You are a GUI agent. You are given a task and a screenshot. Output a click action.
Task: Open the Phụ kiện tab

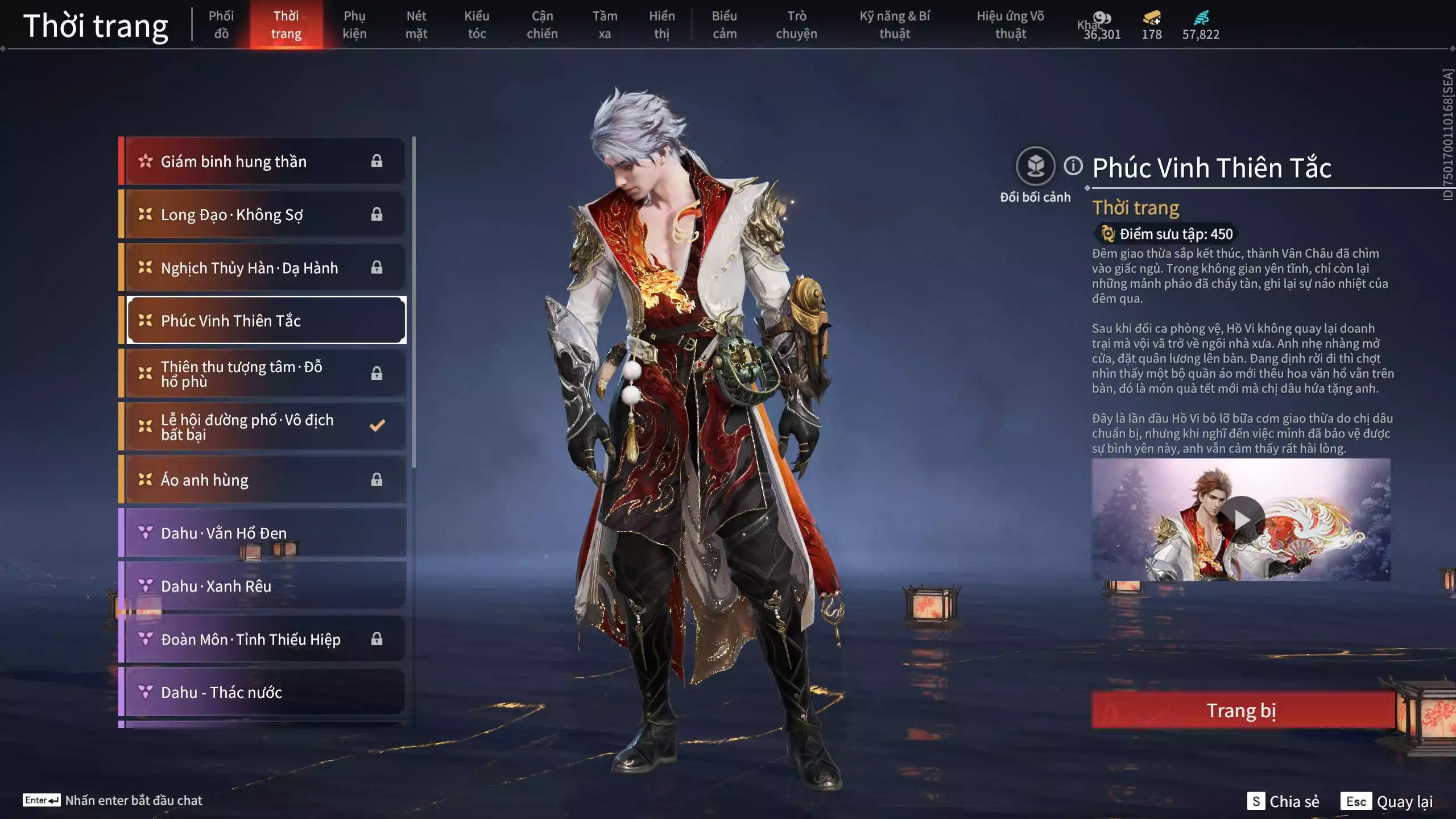354,24
